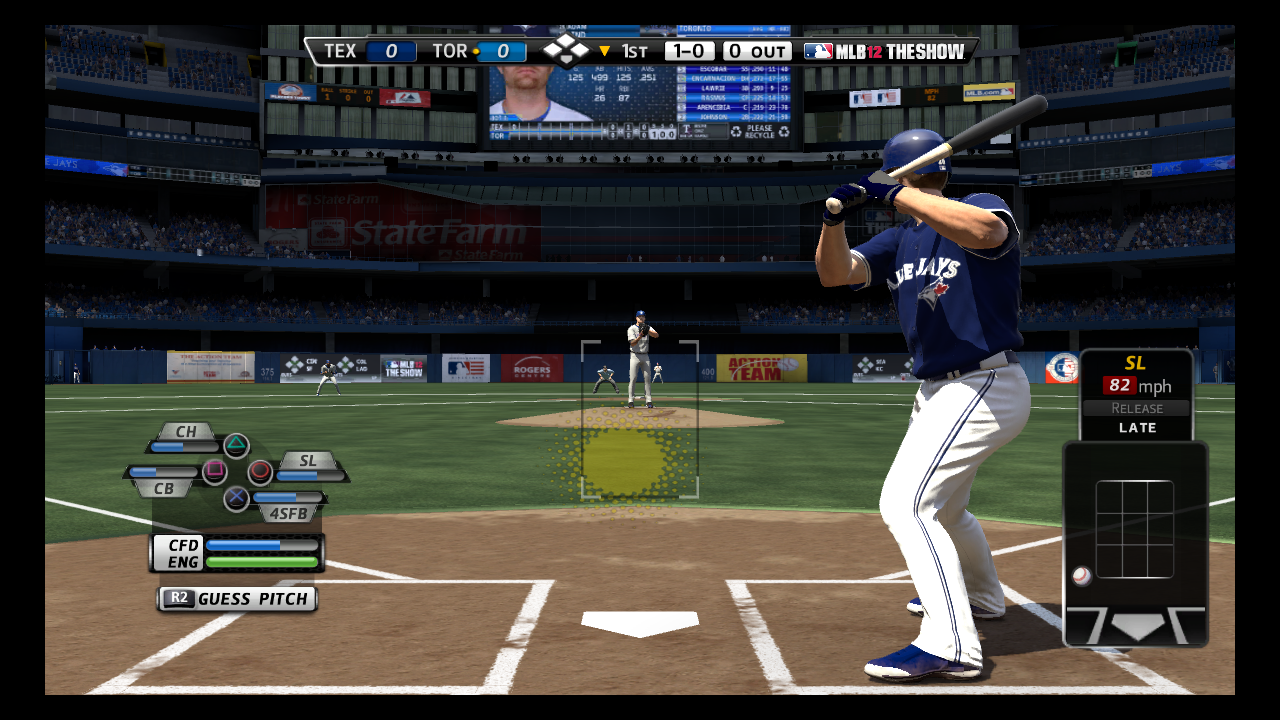Activate the R2 Guess Pitch button
The image size is (1280, 720).
236,598
